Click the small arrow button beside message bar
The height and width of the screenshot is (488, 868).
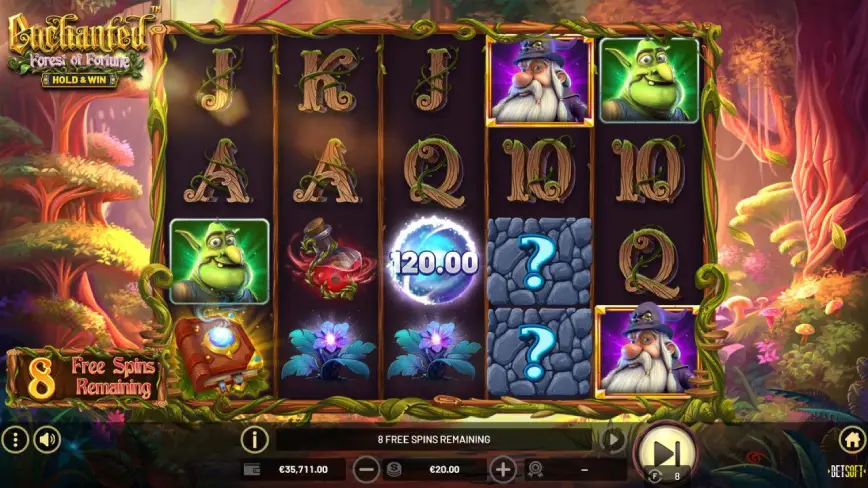pos(613,439)
